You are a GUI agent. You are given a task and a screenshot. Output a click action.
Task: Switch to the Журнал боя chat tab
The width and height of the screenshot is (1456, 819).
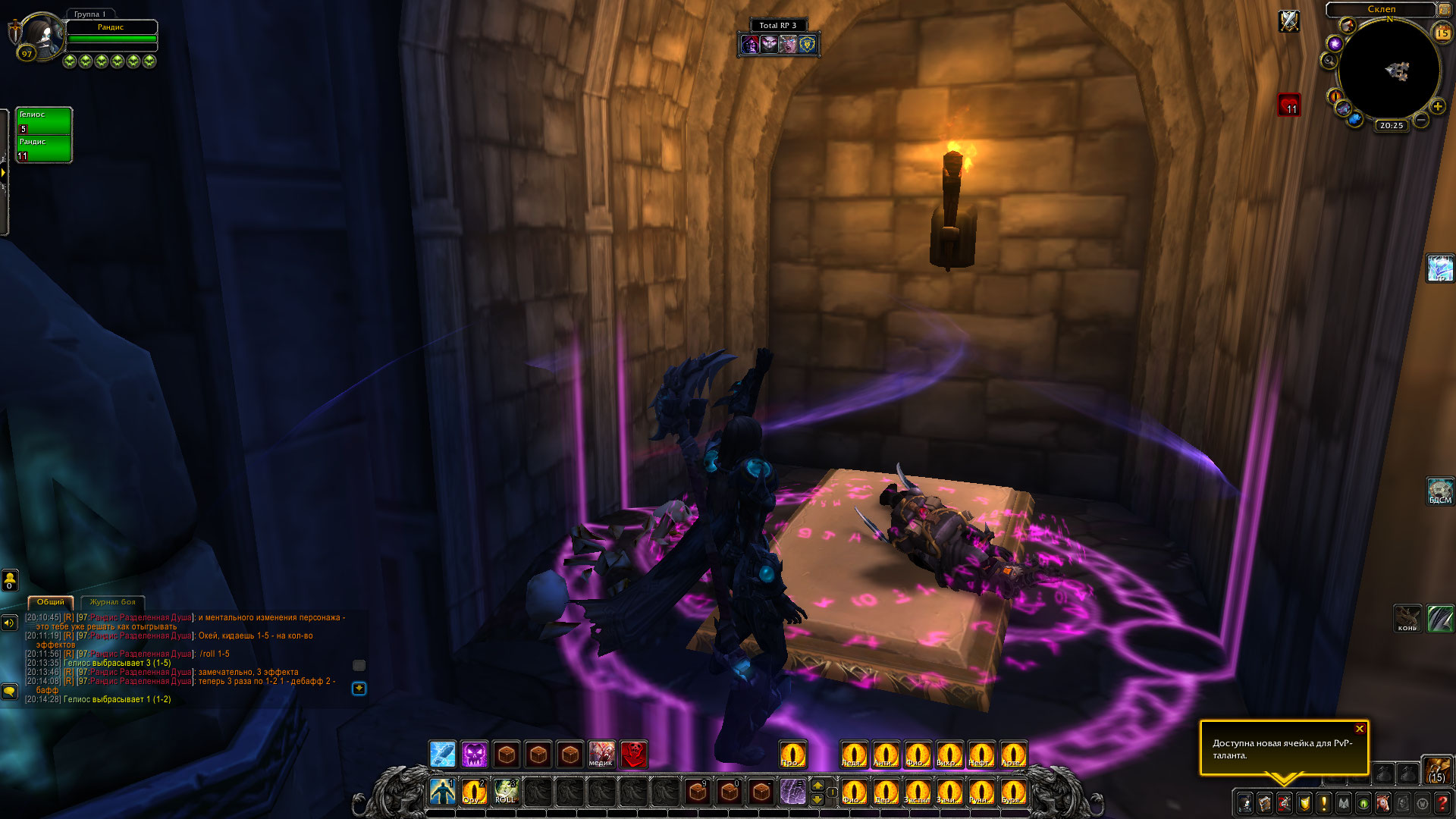coord(112,602)
